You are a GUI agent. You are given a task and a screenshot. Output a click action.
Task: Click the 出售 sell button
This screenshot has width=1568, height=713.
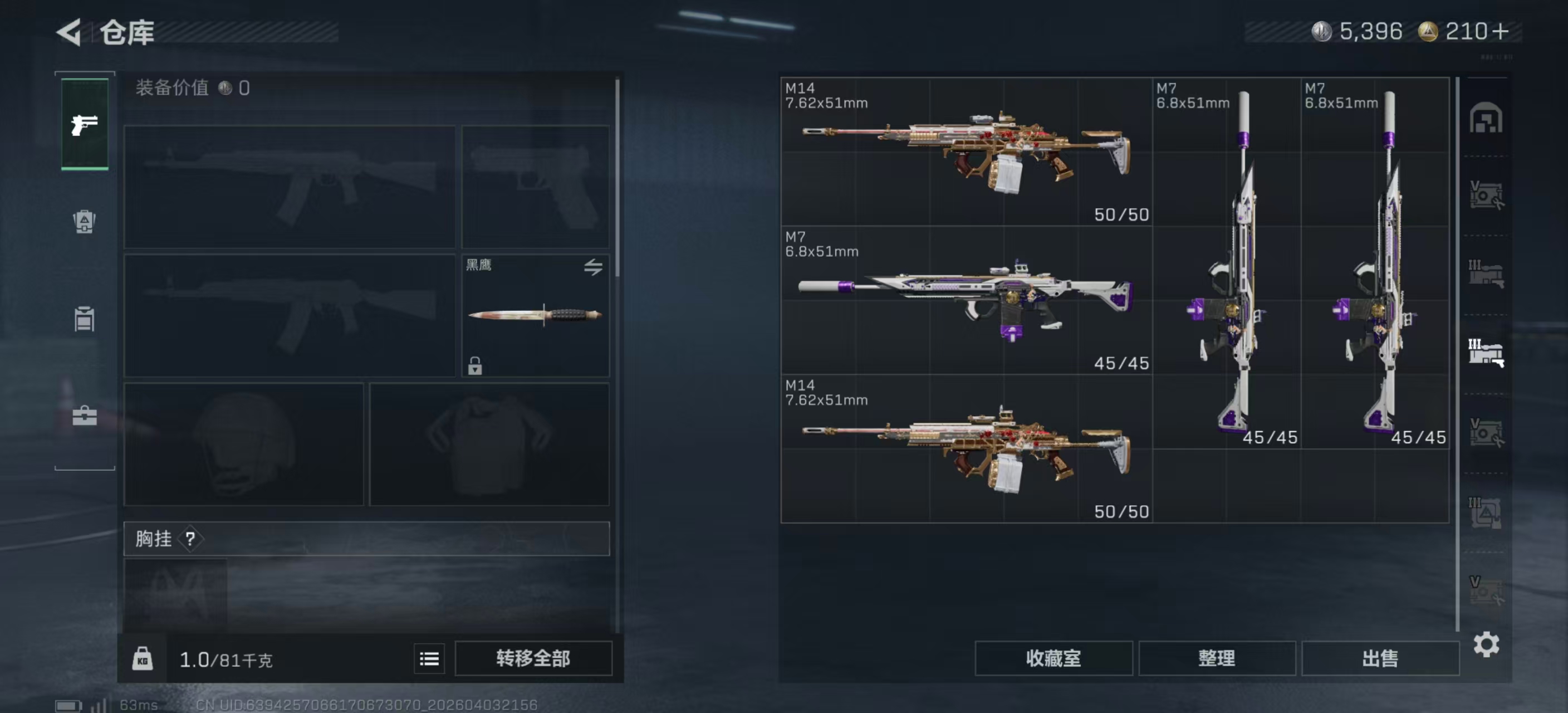click(1380, 658)
